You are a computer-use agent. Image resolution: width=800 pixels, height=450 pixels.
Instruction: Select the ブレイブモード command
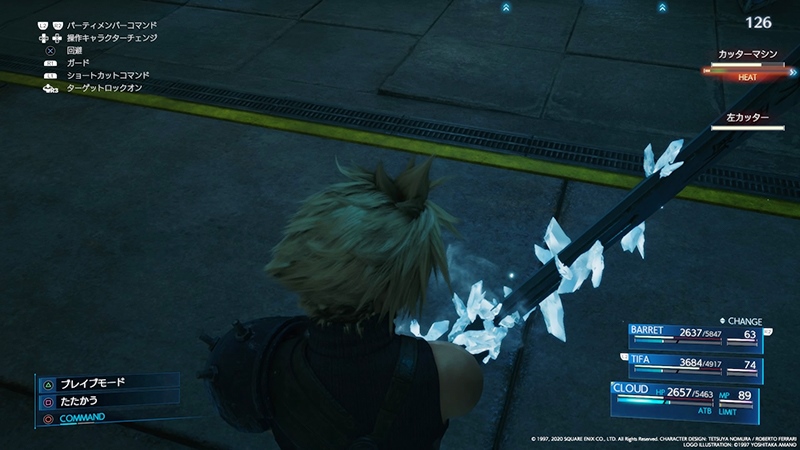click(x=96, y=383)
